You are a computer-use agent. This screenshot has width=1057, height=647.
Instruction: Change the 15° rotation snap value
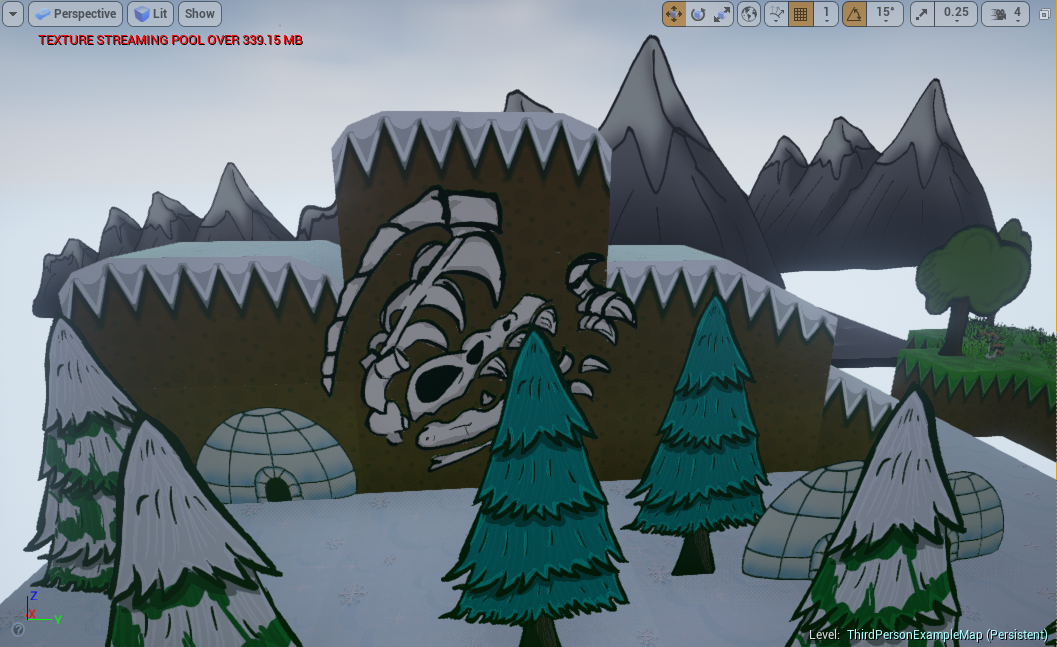tap(885, 14)
